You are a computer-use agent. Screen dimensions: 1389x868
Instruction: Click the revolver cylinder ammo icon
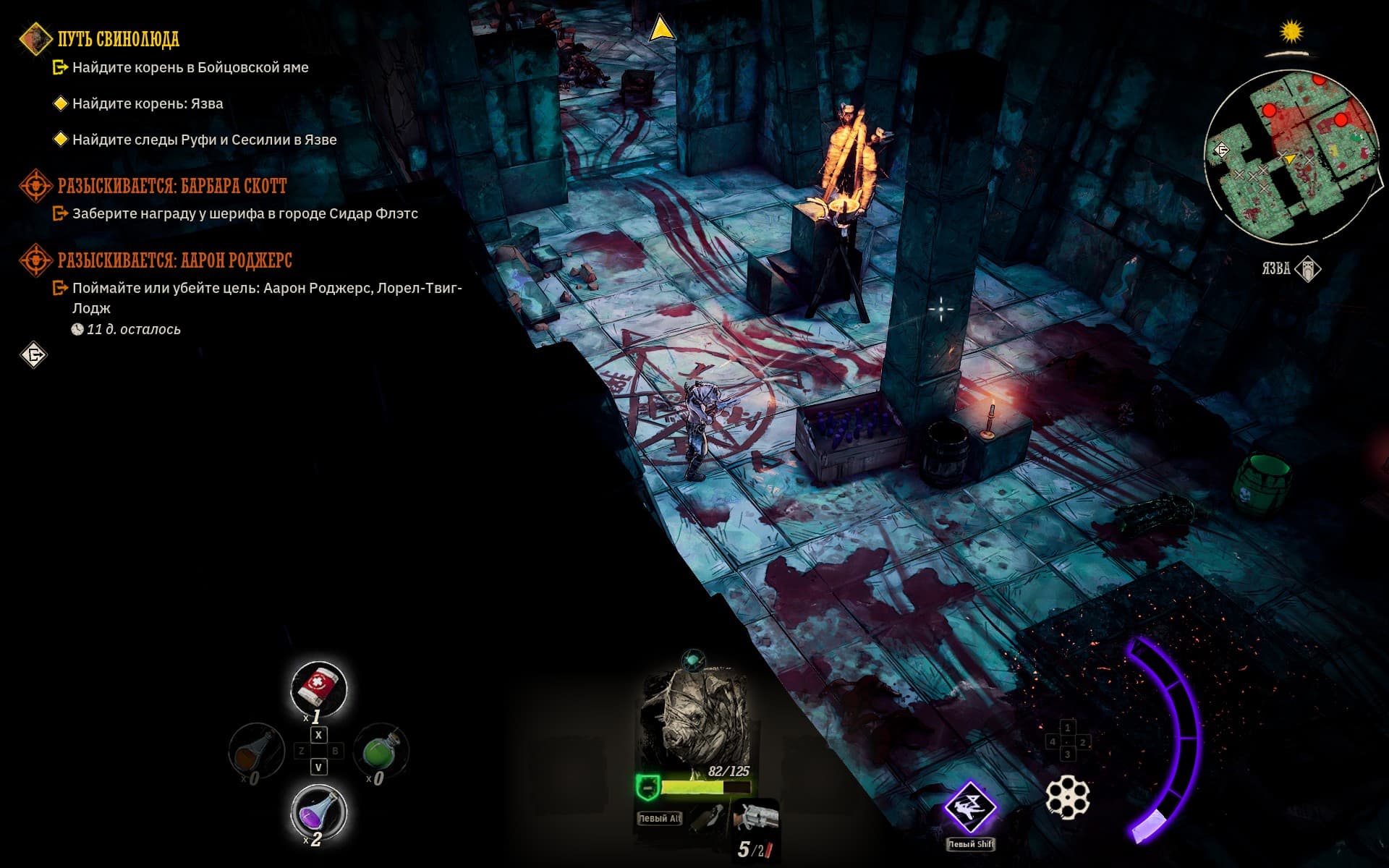click(1067, 797)
